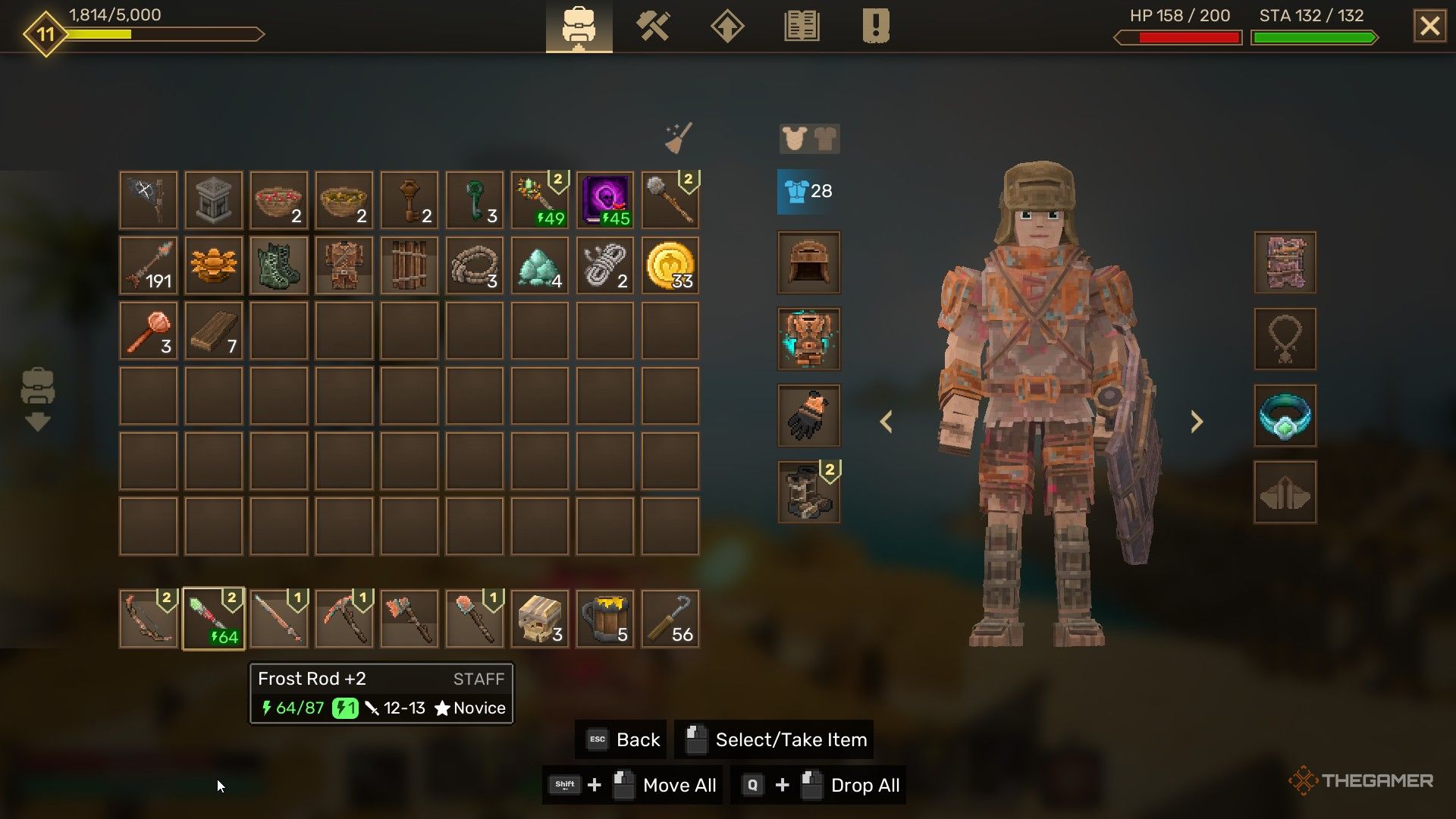This screenshot has height=819, width=1456.
Task: Rotate character with the left arrow
Action: [x=886, y=422]
